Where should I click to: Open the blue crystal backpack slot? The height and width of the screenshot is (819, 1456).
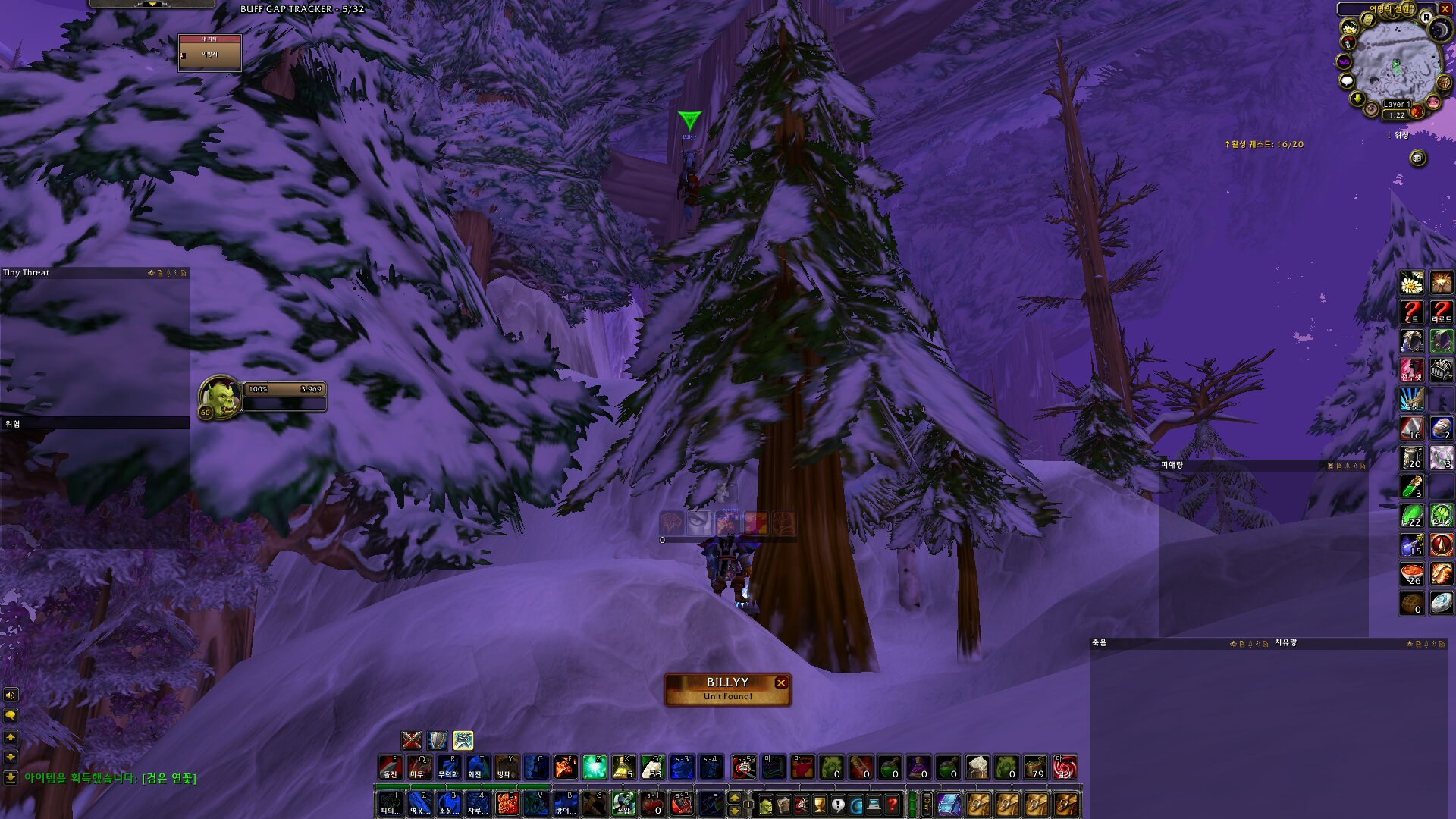pos(949,805)
